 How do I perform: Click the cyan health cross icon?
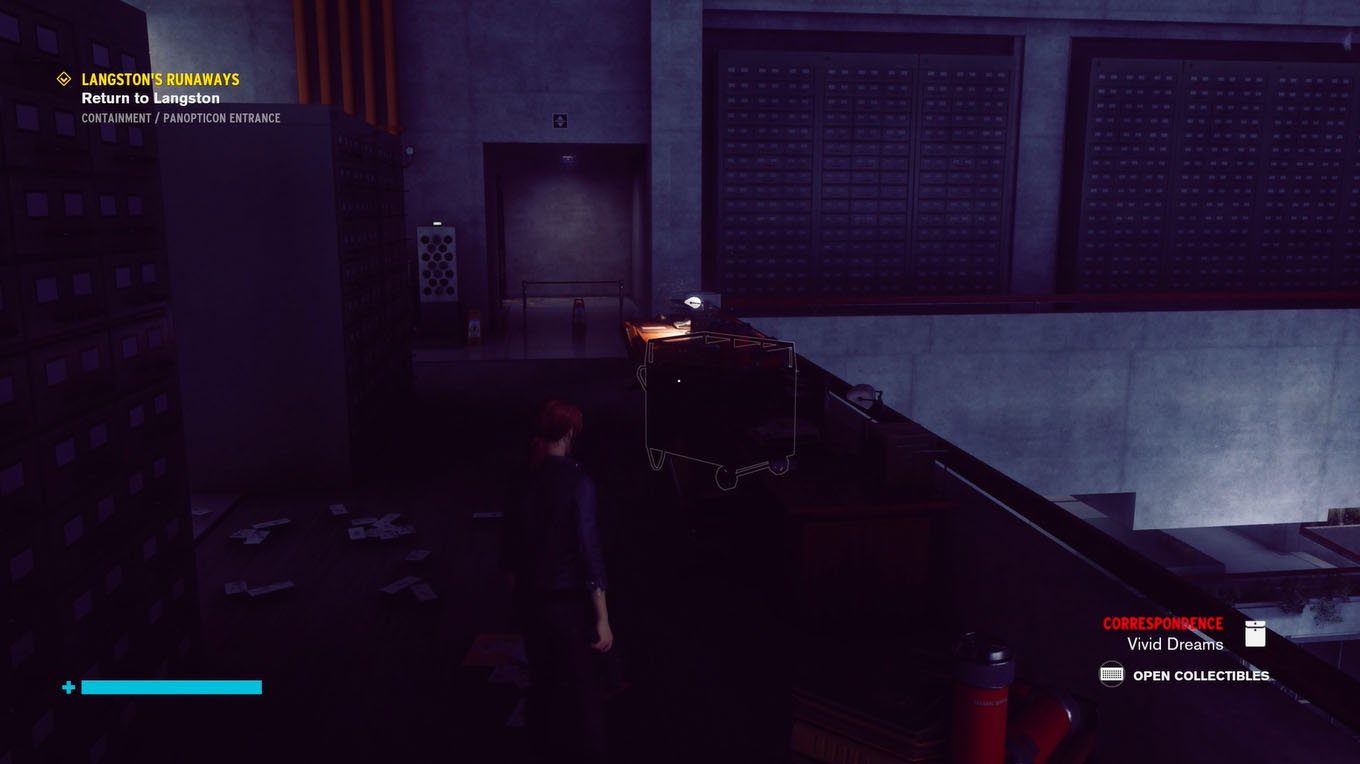click(66, 687)
